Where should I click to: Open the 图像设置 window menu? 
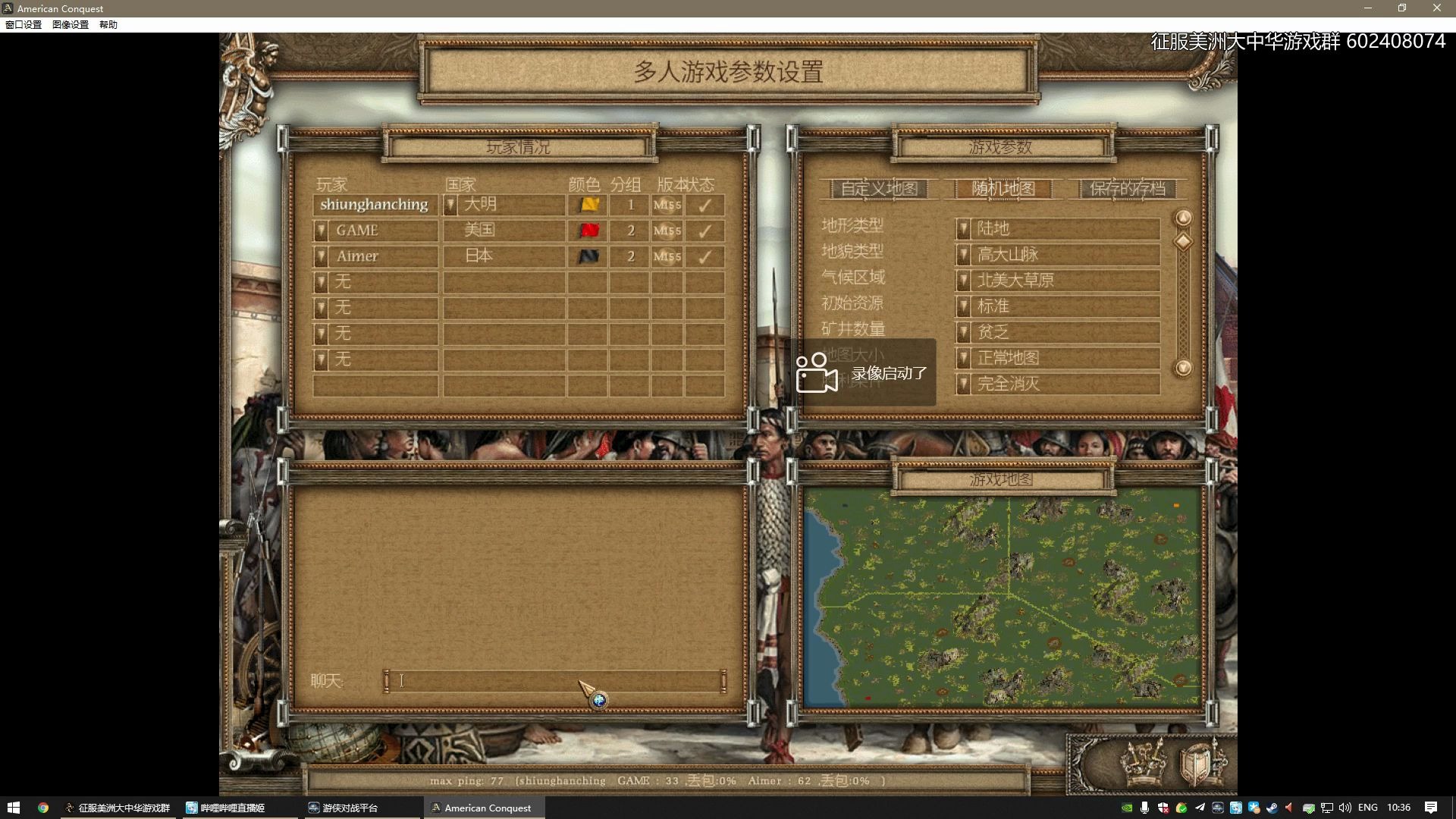click(70, 24)
